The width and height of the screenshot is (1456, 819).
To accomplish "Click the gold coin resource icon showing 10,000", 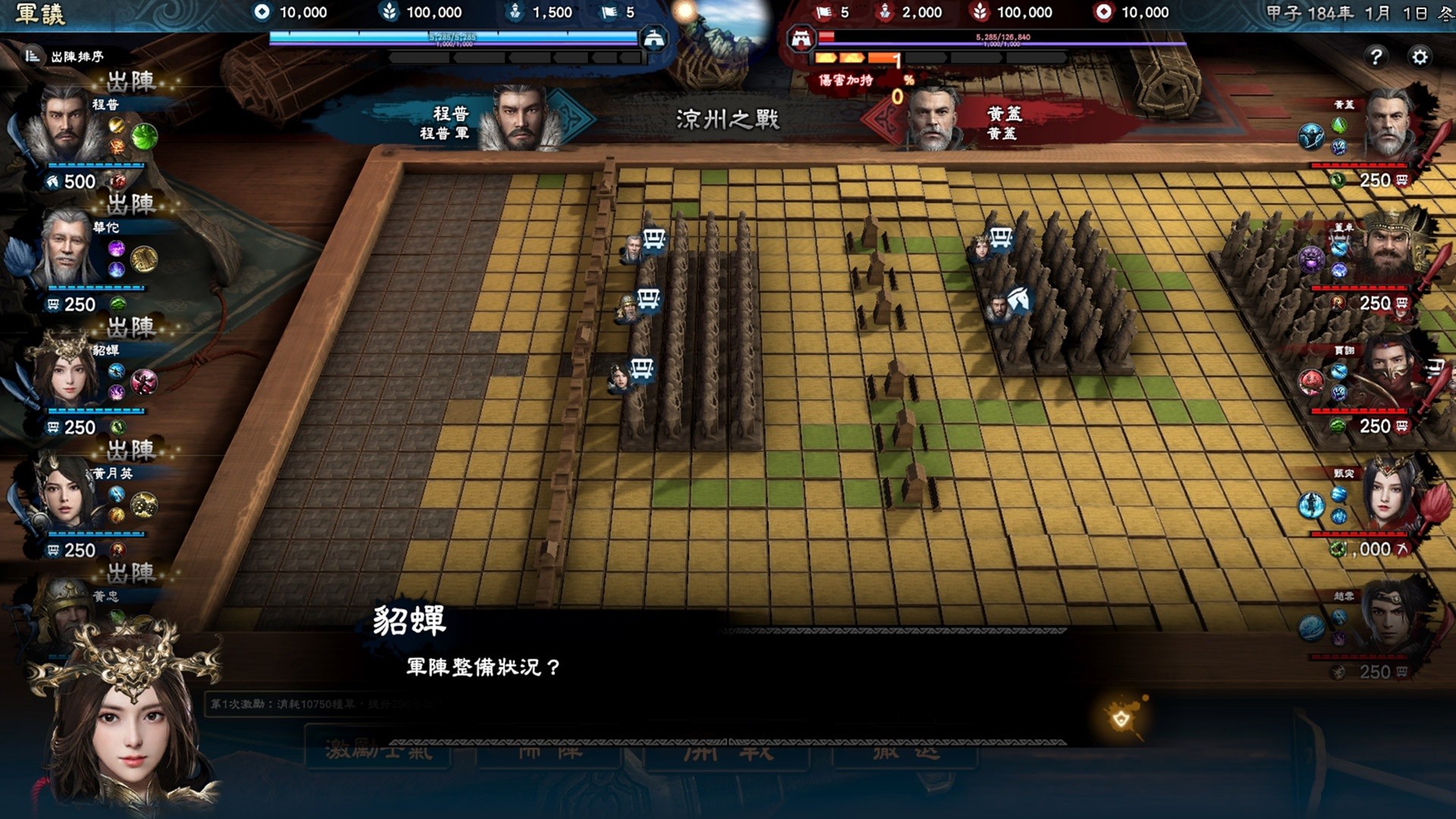I will click(262, 12).
